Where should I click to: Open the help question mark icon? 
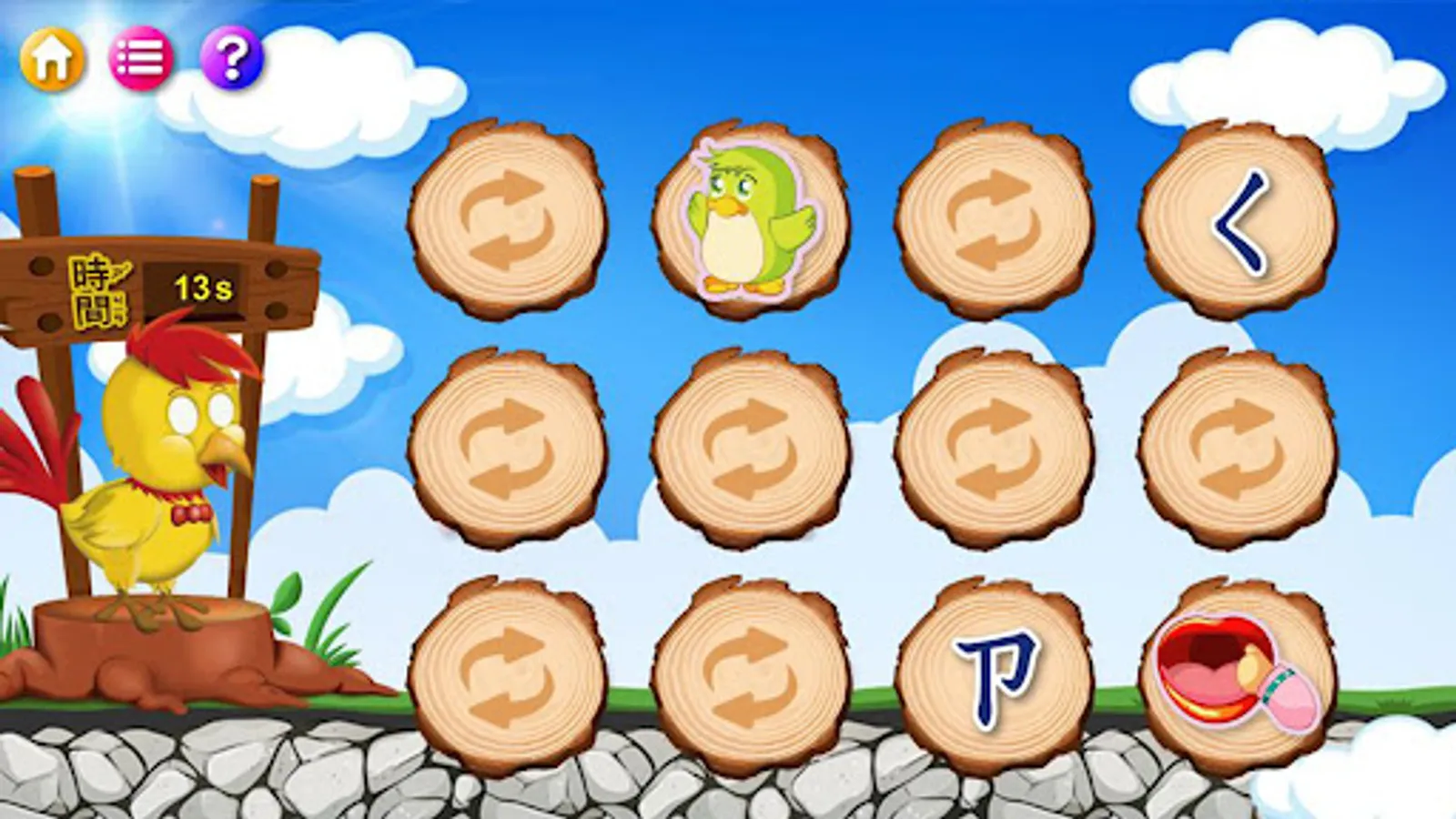[x=230, y=59]
